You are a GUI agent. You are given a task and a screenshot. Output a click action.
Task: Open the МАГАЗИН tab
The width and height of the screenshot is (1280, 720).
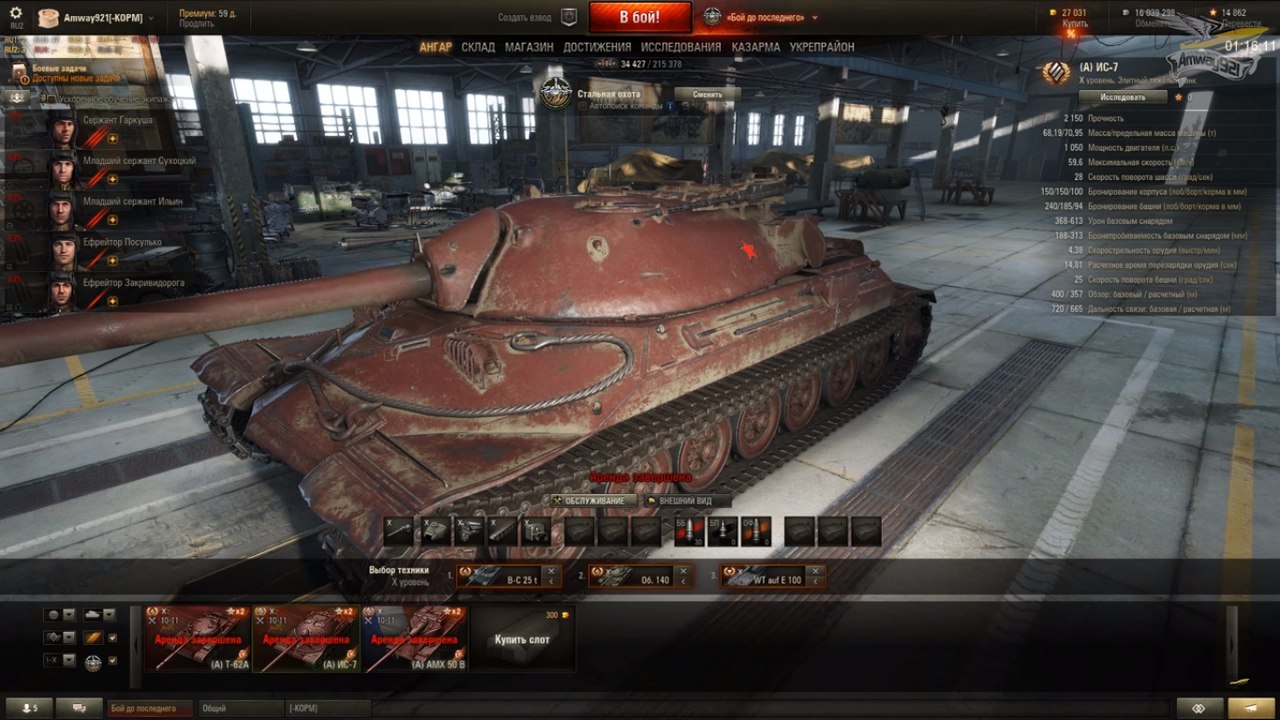529,47
